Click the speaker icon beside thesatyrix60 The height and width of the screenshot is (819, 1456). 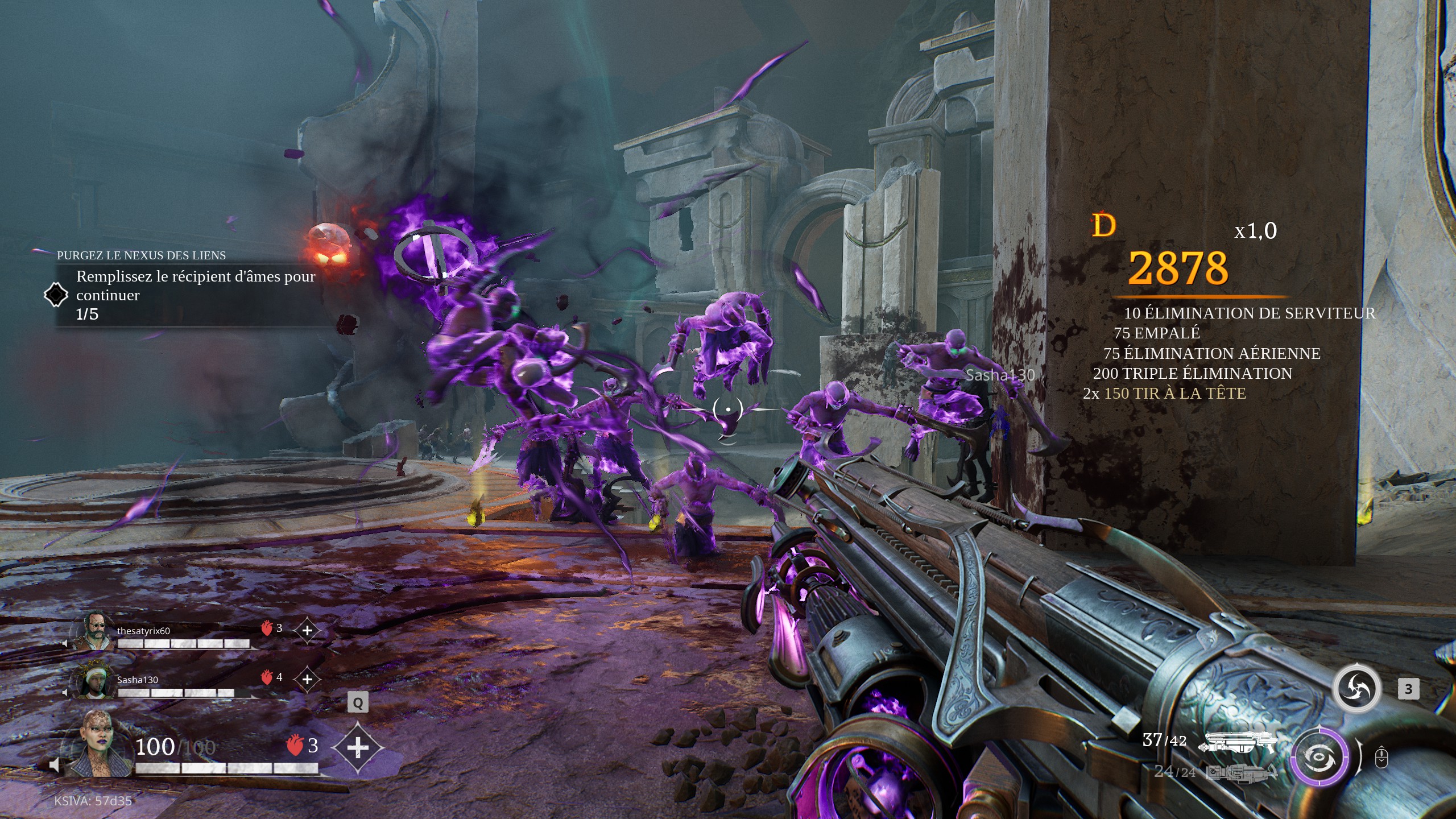point(65,643)
